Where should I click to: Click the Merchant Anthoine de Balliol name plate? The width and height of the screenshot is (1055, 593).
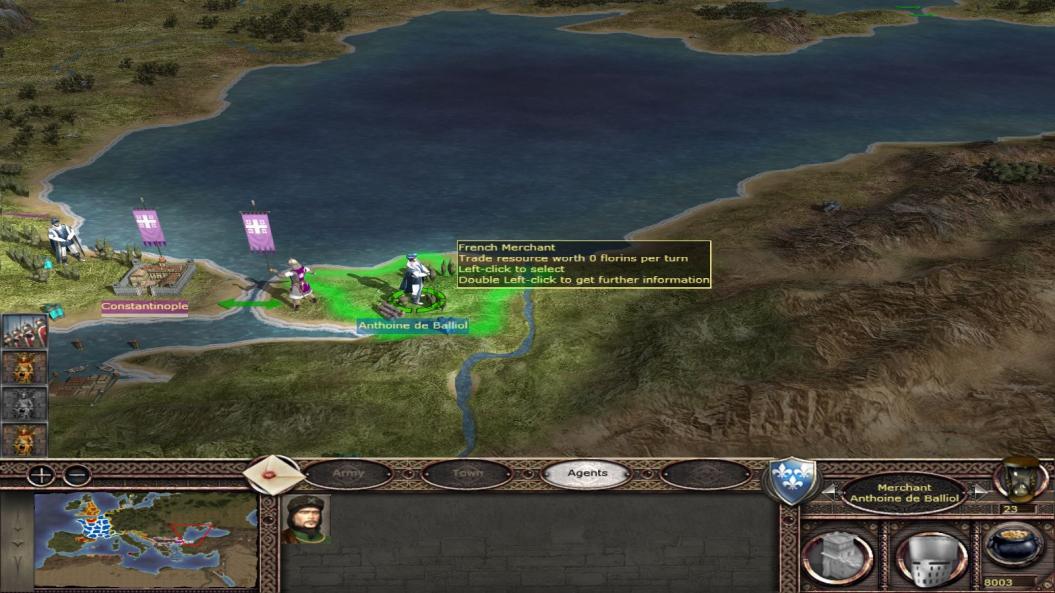904,493
